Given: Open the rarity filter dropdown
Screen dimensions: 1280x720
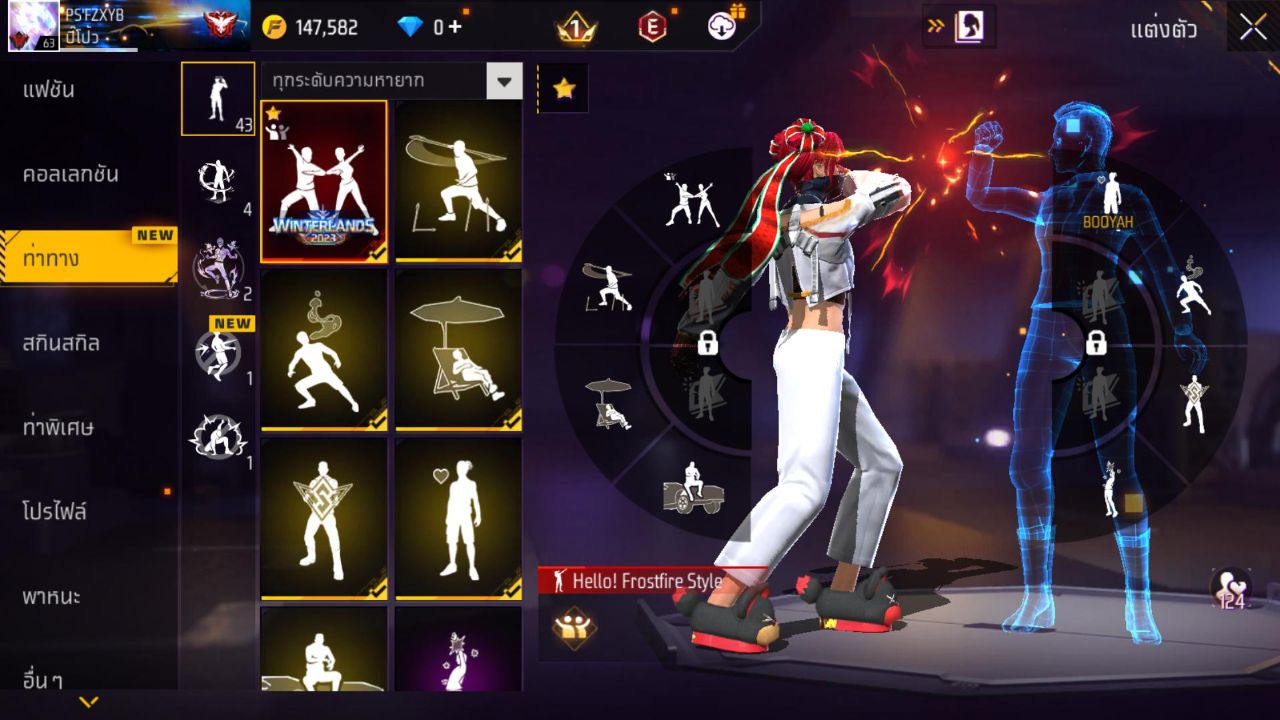Looking at the screenshot, I should click(506, 82).
